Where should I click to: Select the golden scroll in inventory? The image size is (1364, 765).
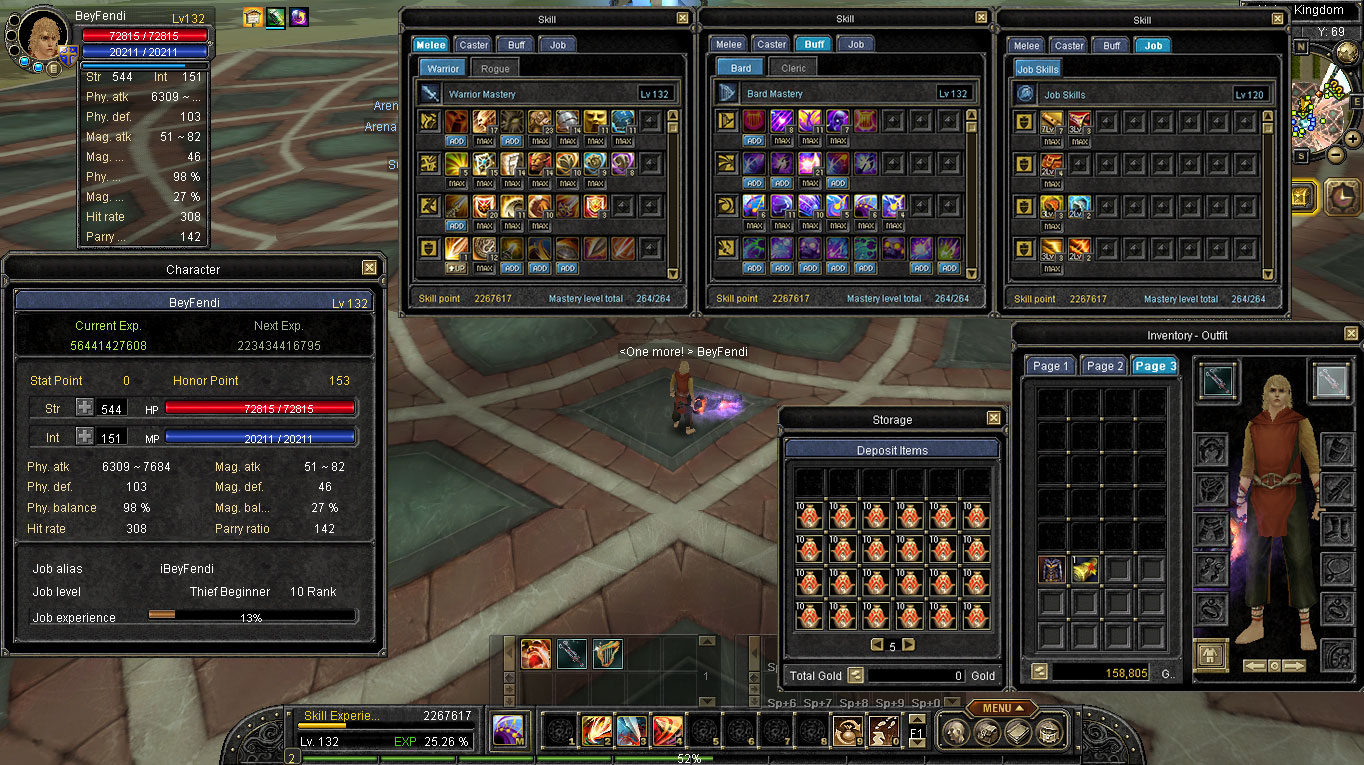coord(1085,570)
